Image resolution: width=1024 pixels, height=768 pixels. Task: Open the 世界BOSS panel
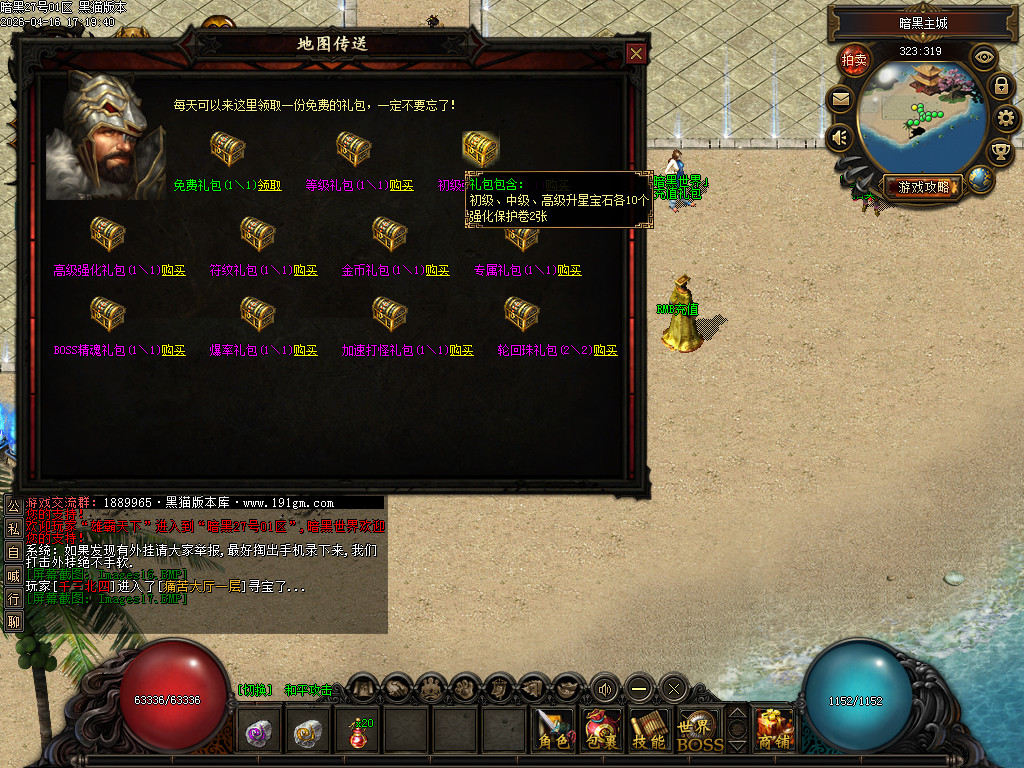coord(700,731)
